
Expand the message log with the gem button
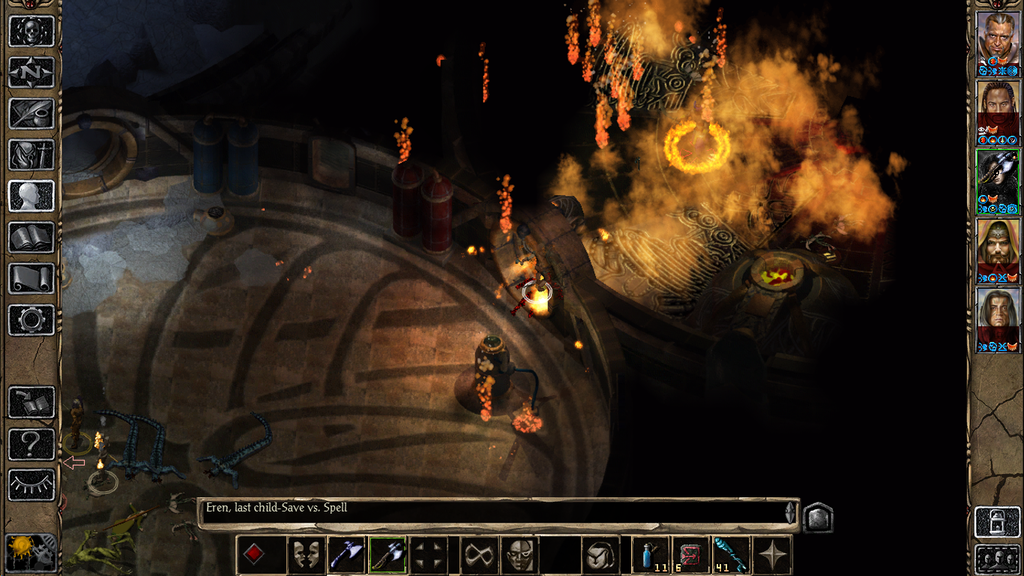click(x=817, y=517)
